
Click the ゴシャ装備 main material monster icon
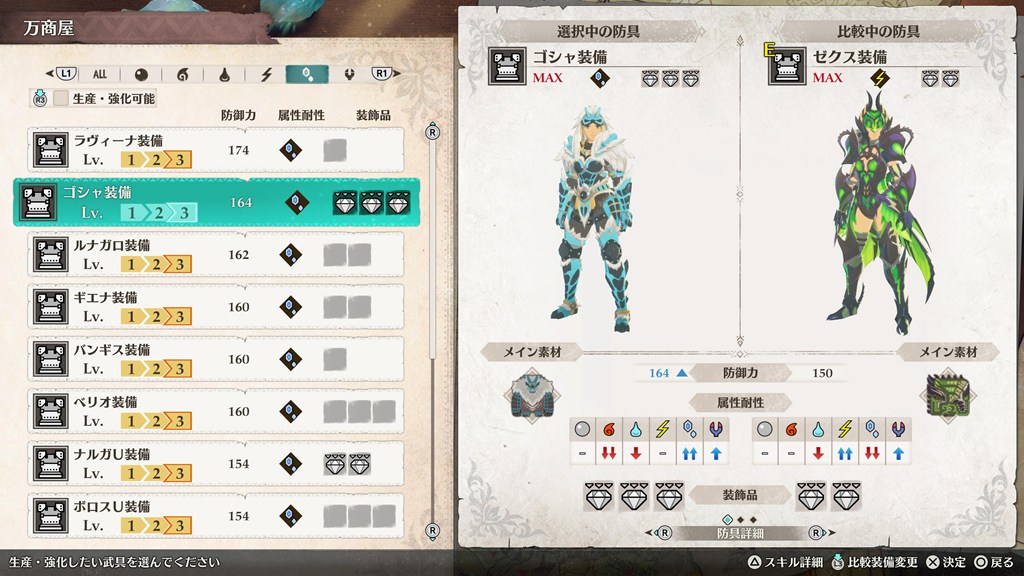(x=528, y=395)
